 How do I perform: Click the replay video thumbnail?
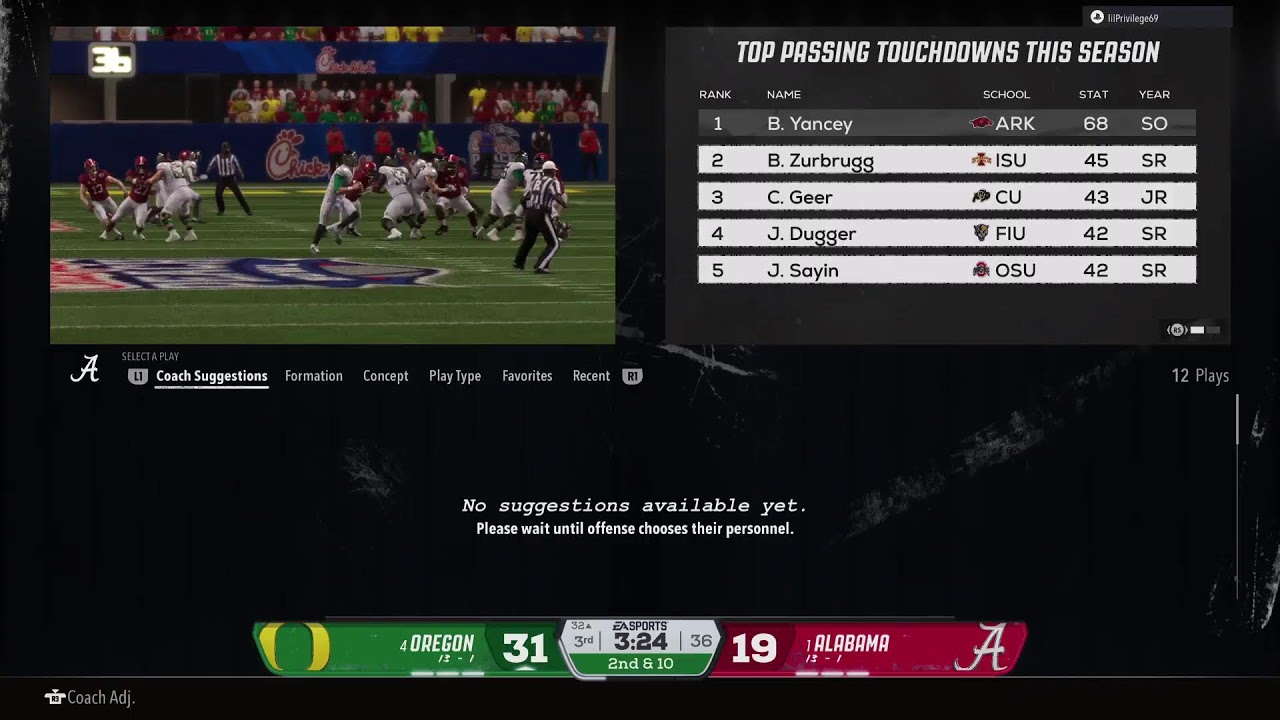point(332,185)
